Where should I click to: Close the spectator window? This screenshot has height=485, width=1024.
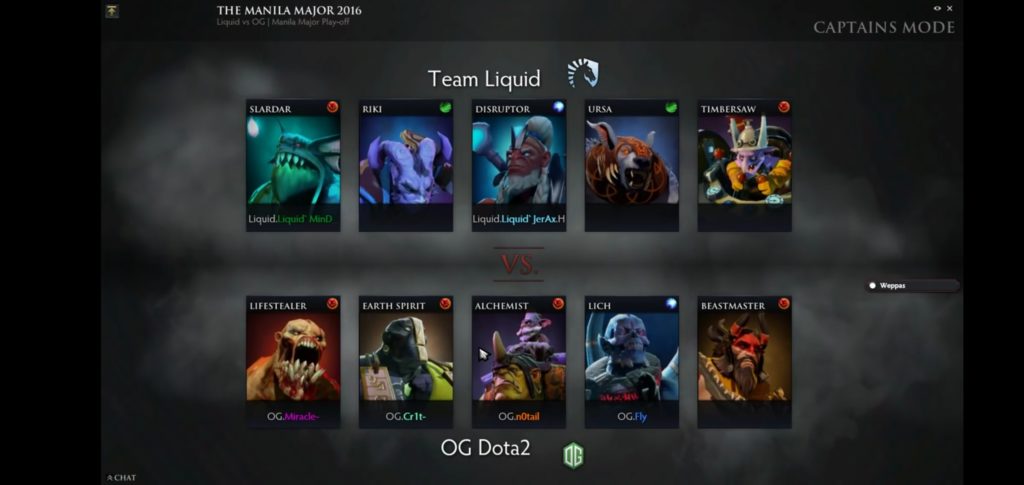coord(950,8)
